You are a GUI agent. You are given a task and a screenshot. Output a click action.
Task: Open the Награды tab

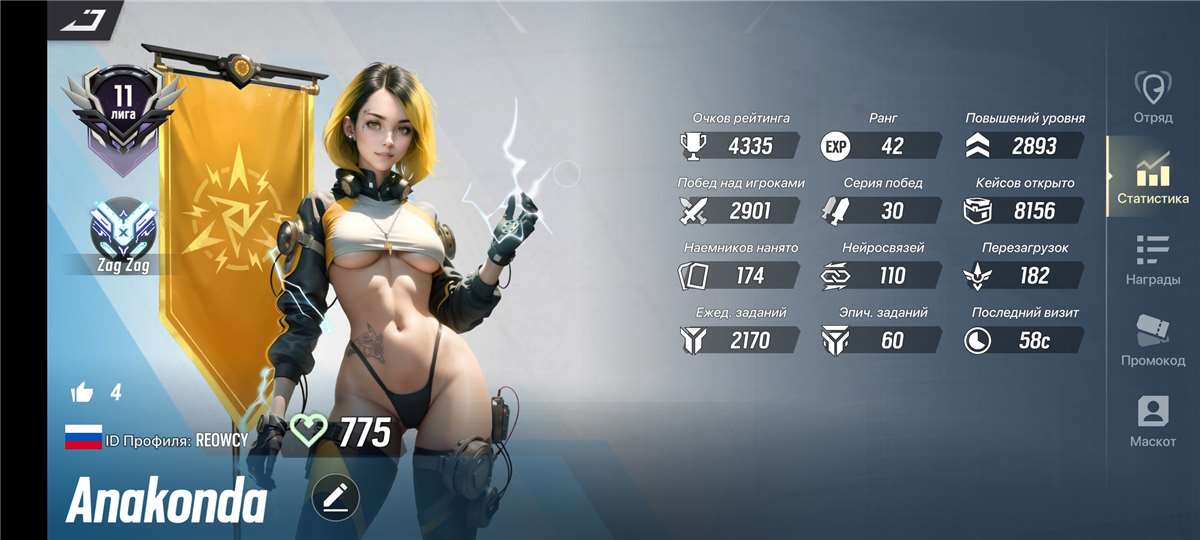(x=1152, y=260)
